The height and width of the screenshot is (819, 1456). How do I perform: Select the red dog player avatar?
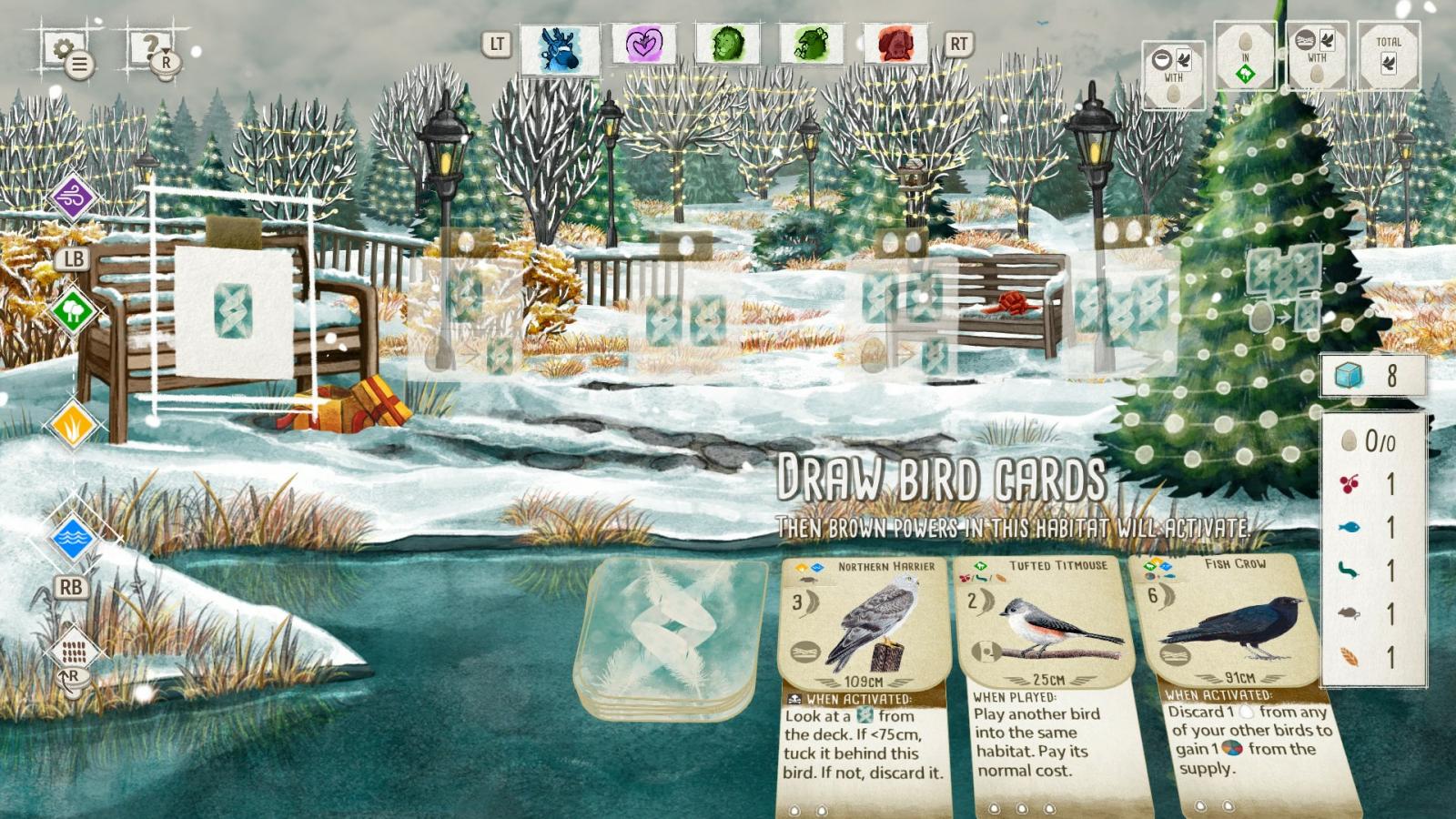point(895,44)
